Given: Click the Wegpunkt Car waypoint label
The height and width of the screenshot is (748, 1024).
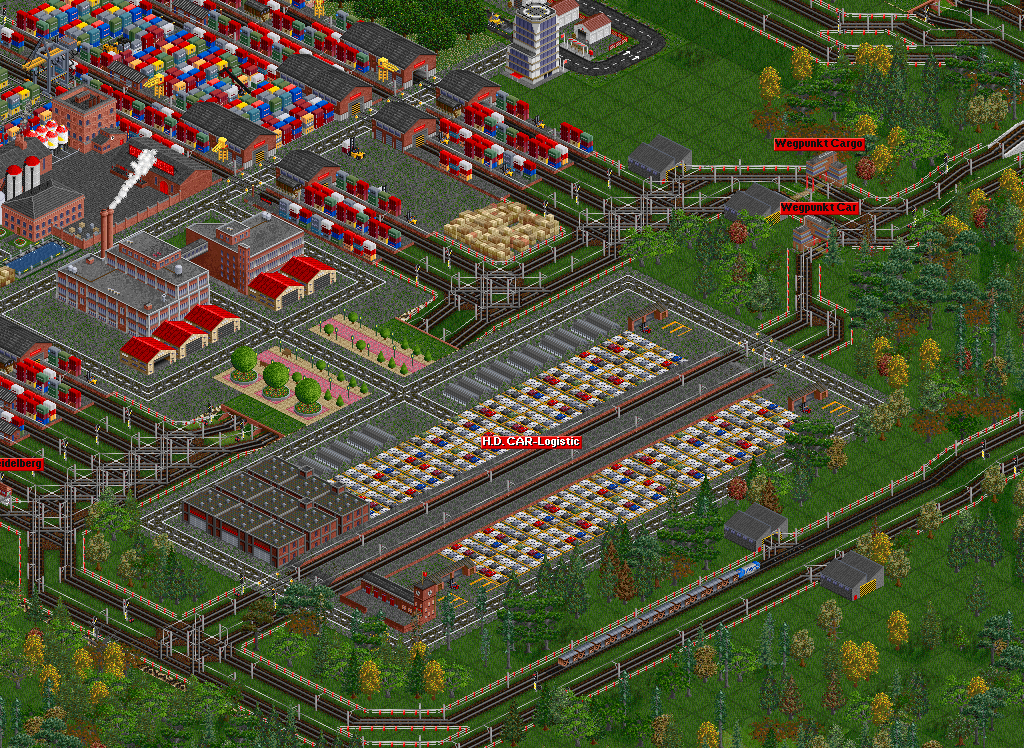Looking at the screenshot, I should (819, 208).
